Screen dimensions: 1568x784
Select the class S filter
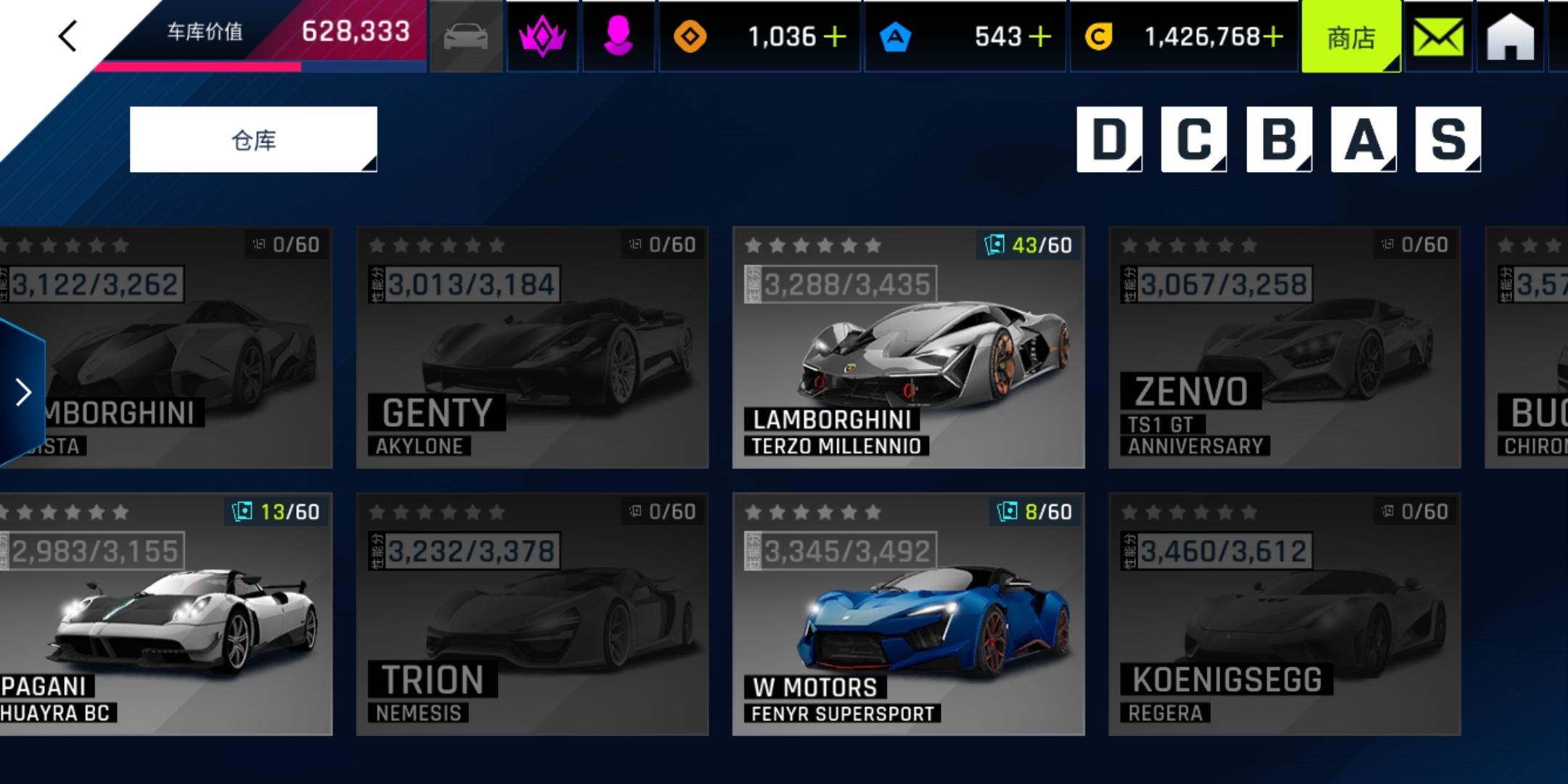pos(1447,139)
